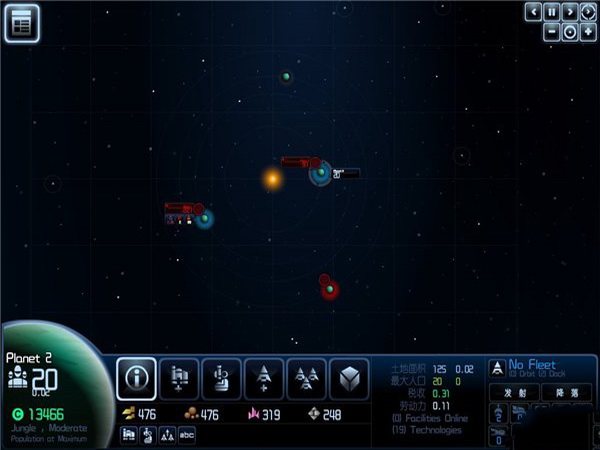Open the fleet of three ships tab
Viewport: 600px width, 450px height.
coord(306,379)
